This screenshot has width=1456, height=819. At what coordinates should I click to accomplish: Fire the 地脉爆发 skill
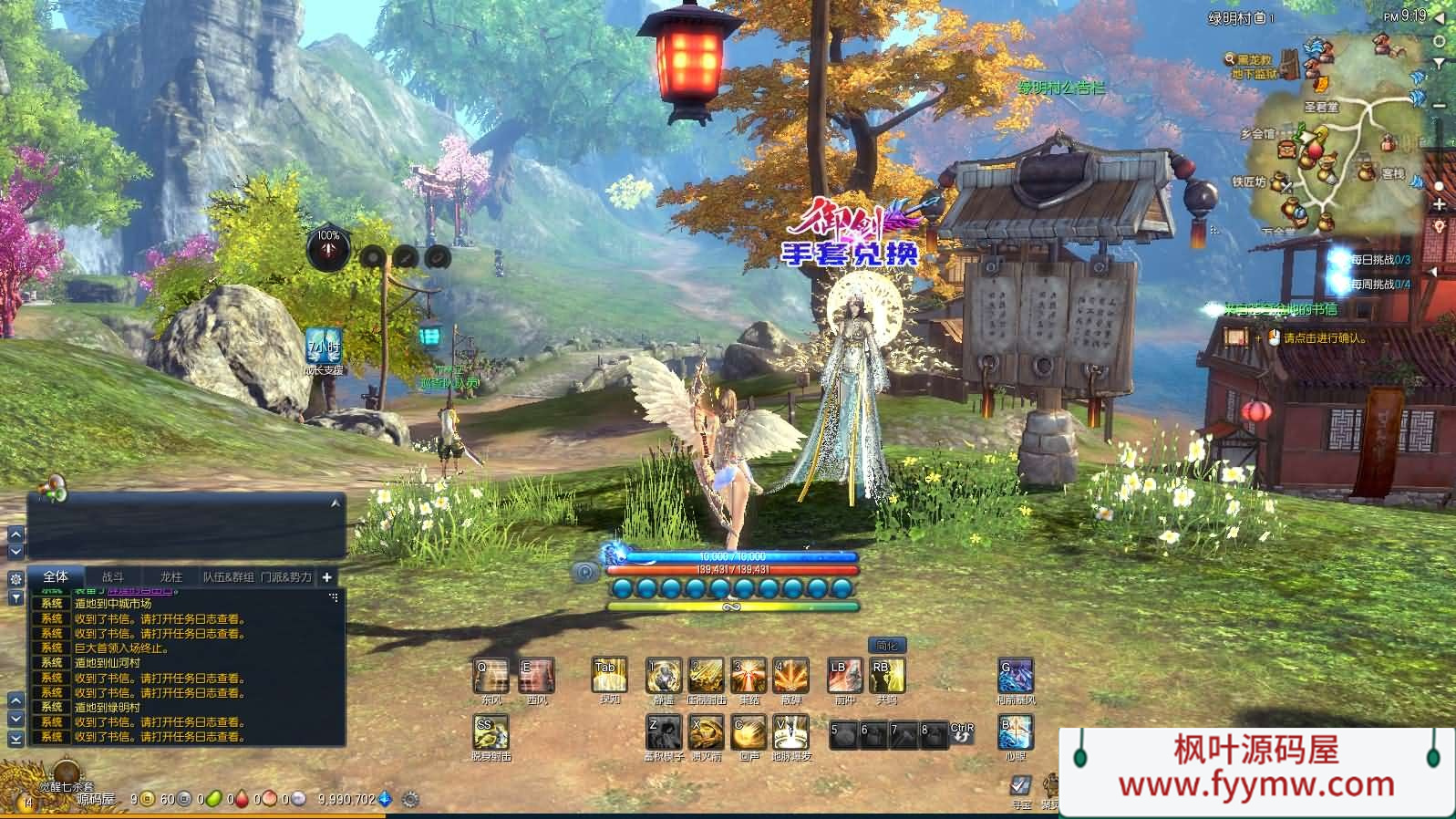coord(790,731)
